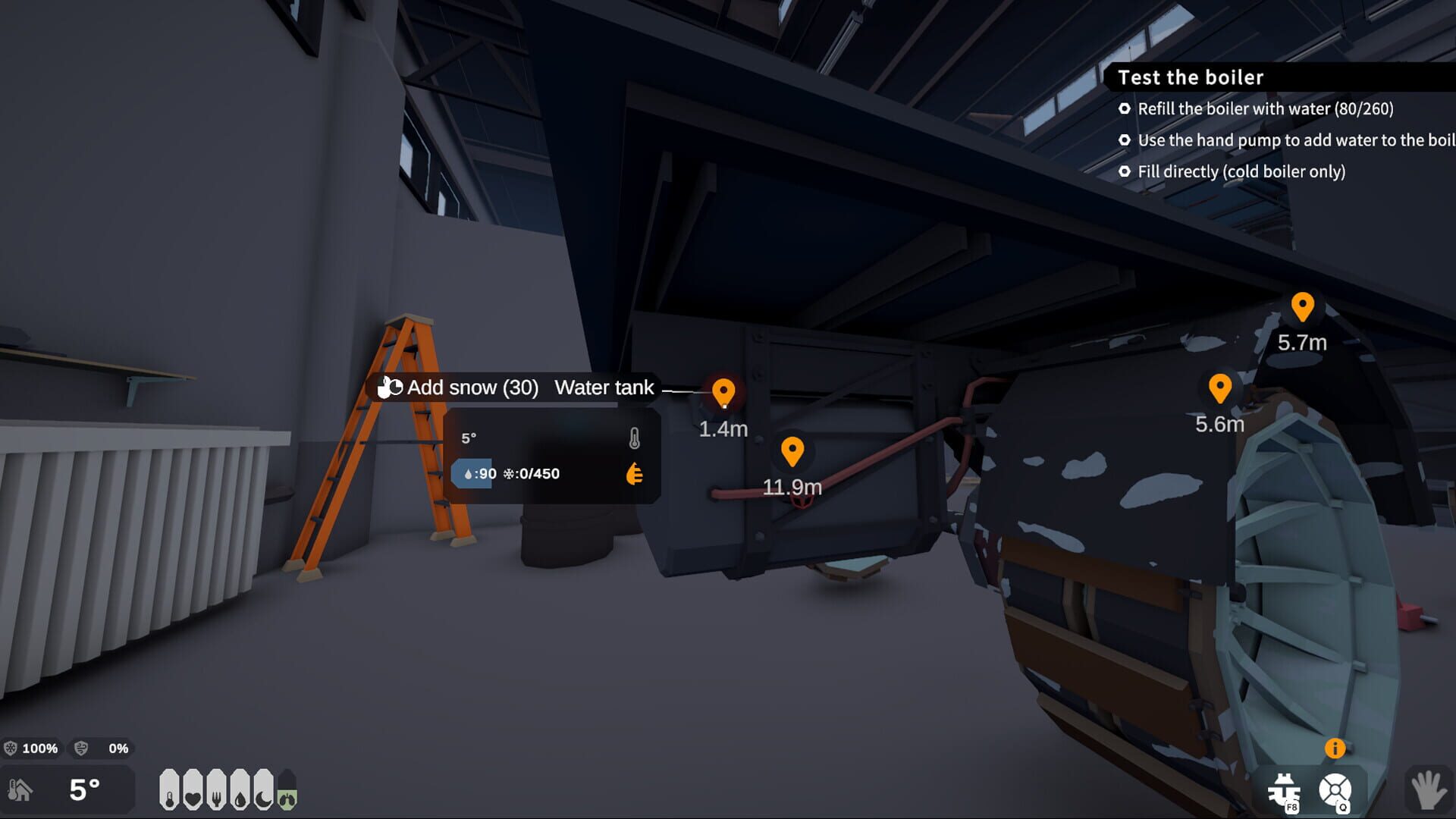Click the germ shield icon showing 0%
1456x819 pixels.
[81, 748]
